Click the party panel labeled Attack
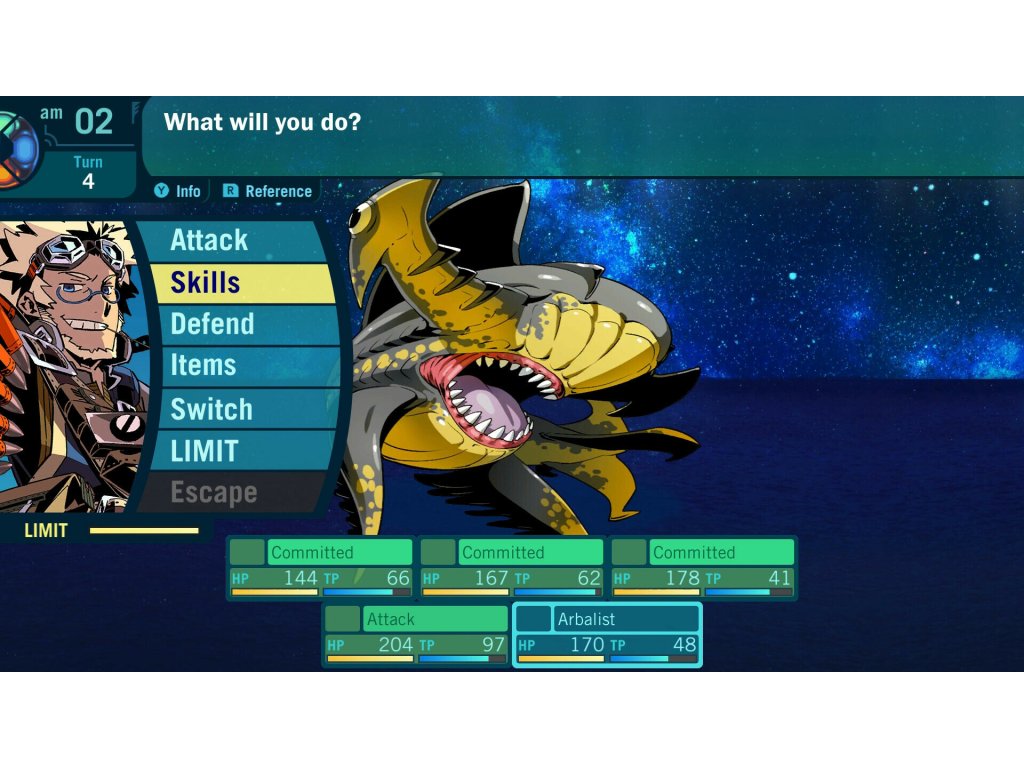The image size is (1024, 768). click(x=415, y=634)
